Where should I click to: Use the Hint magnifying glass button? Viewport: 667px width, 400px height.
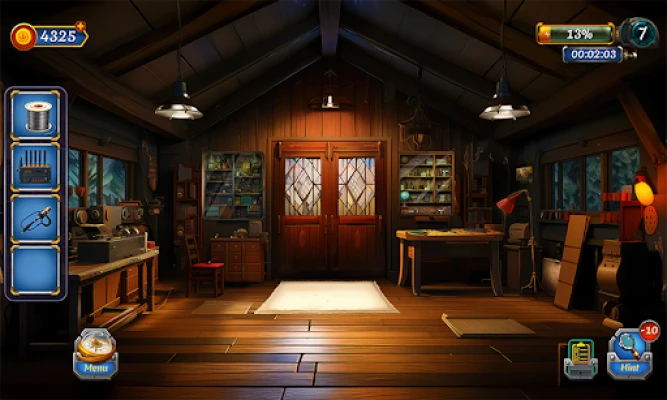(x=630, y=352)
